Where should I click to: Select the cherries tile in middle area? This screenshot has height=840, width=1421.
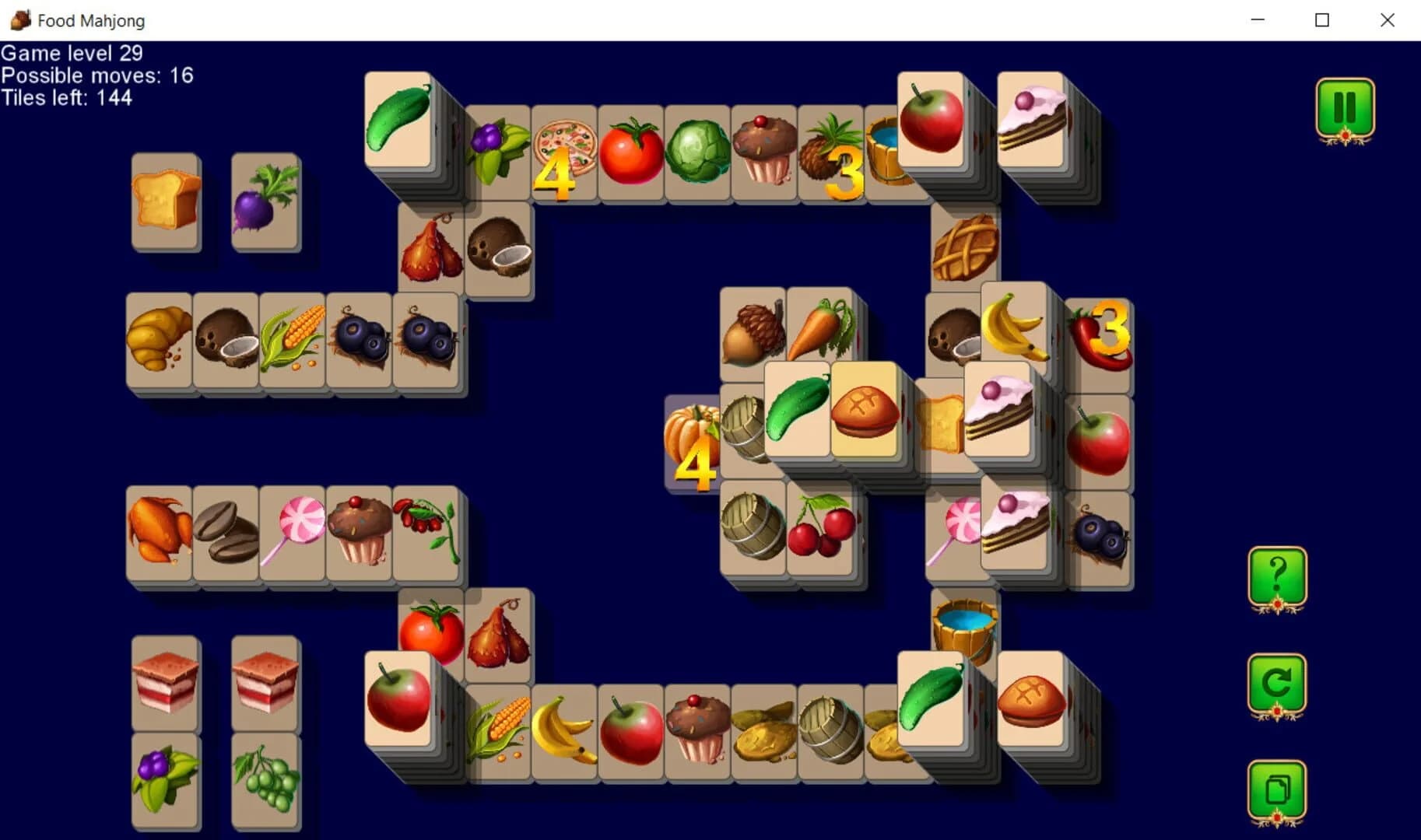click(x=819, y=529)
